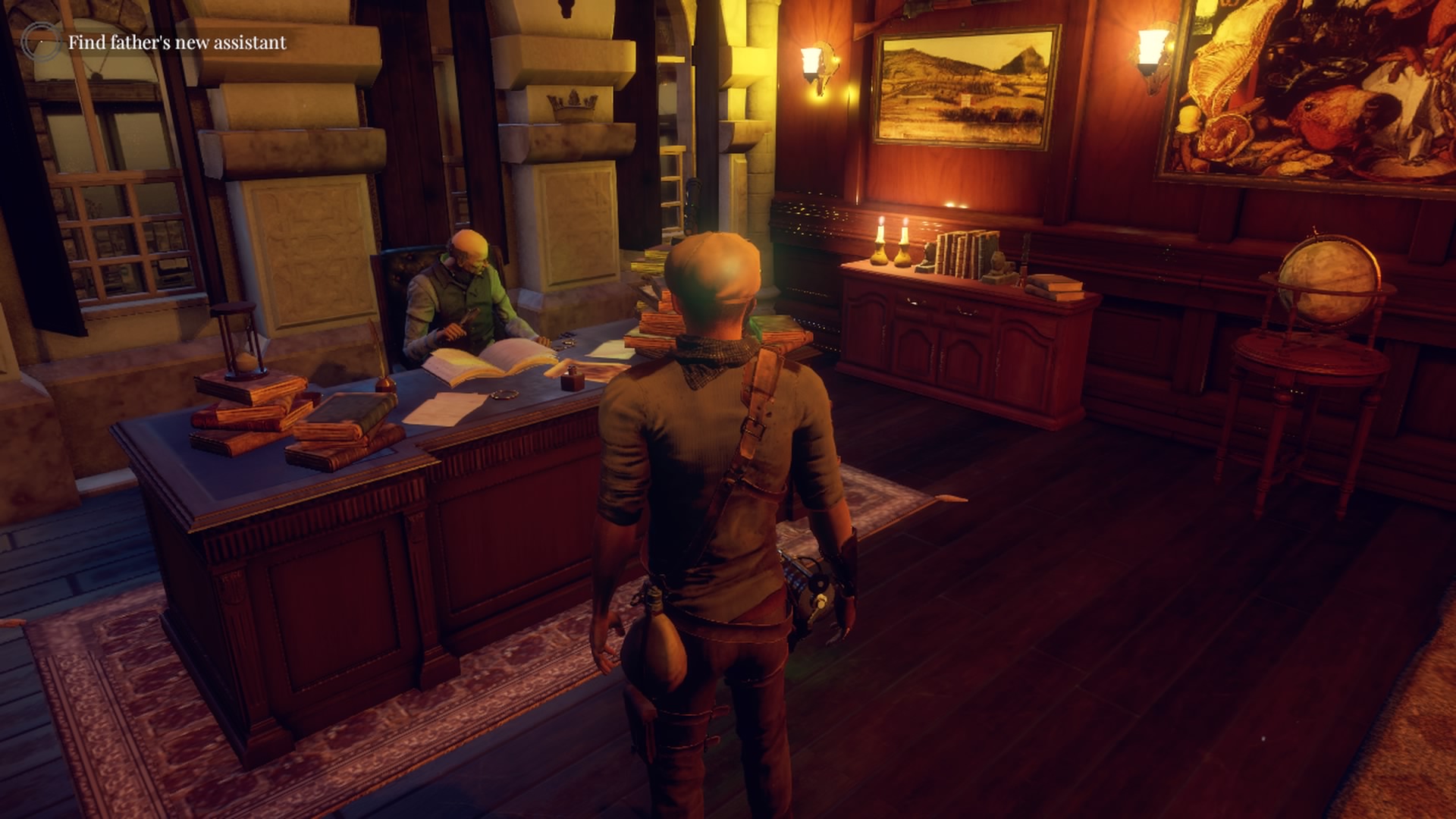1456x819 pixels.
Task: Click the circular quest icon beside the objective
Action: point(40,42)
